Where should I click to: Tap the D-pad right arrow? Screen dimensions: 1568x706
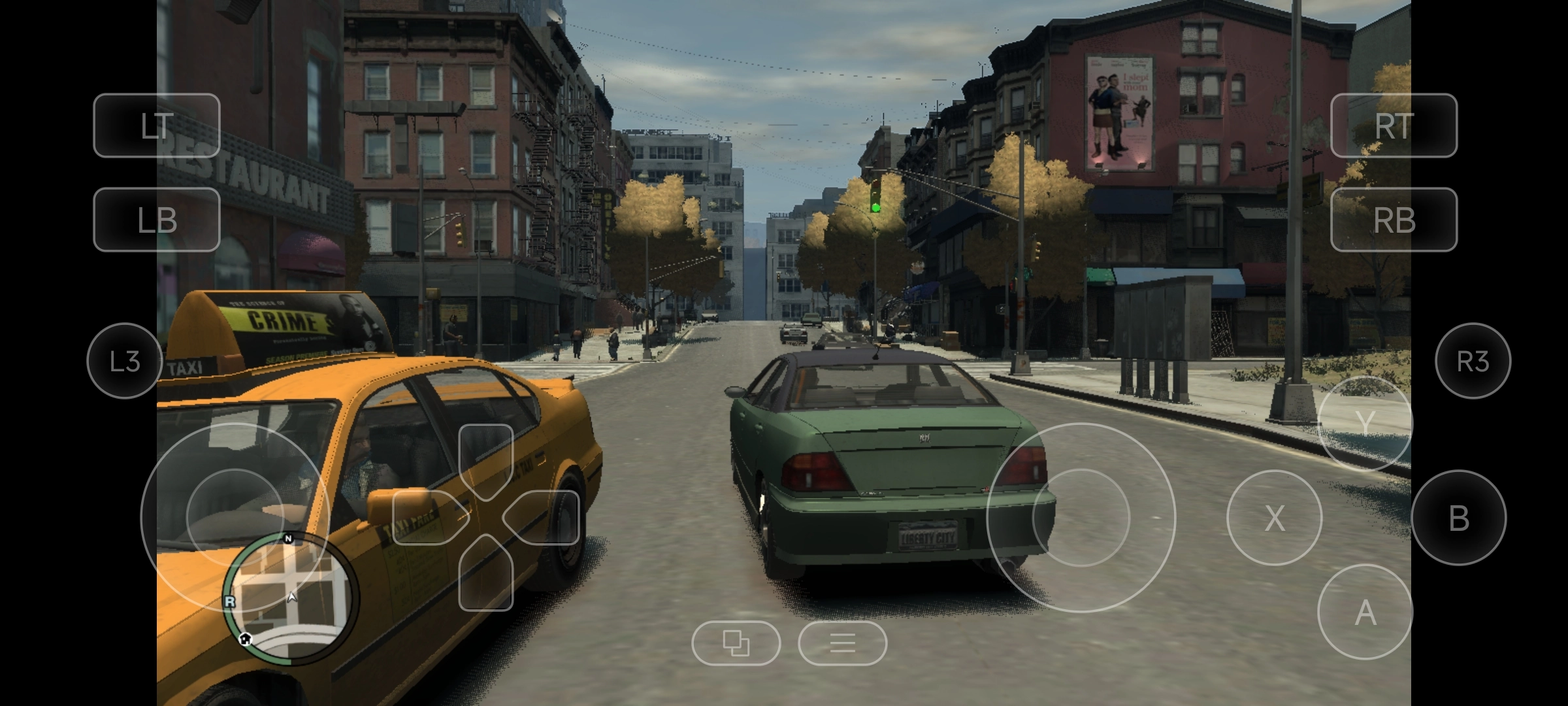[545, 517]
